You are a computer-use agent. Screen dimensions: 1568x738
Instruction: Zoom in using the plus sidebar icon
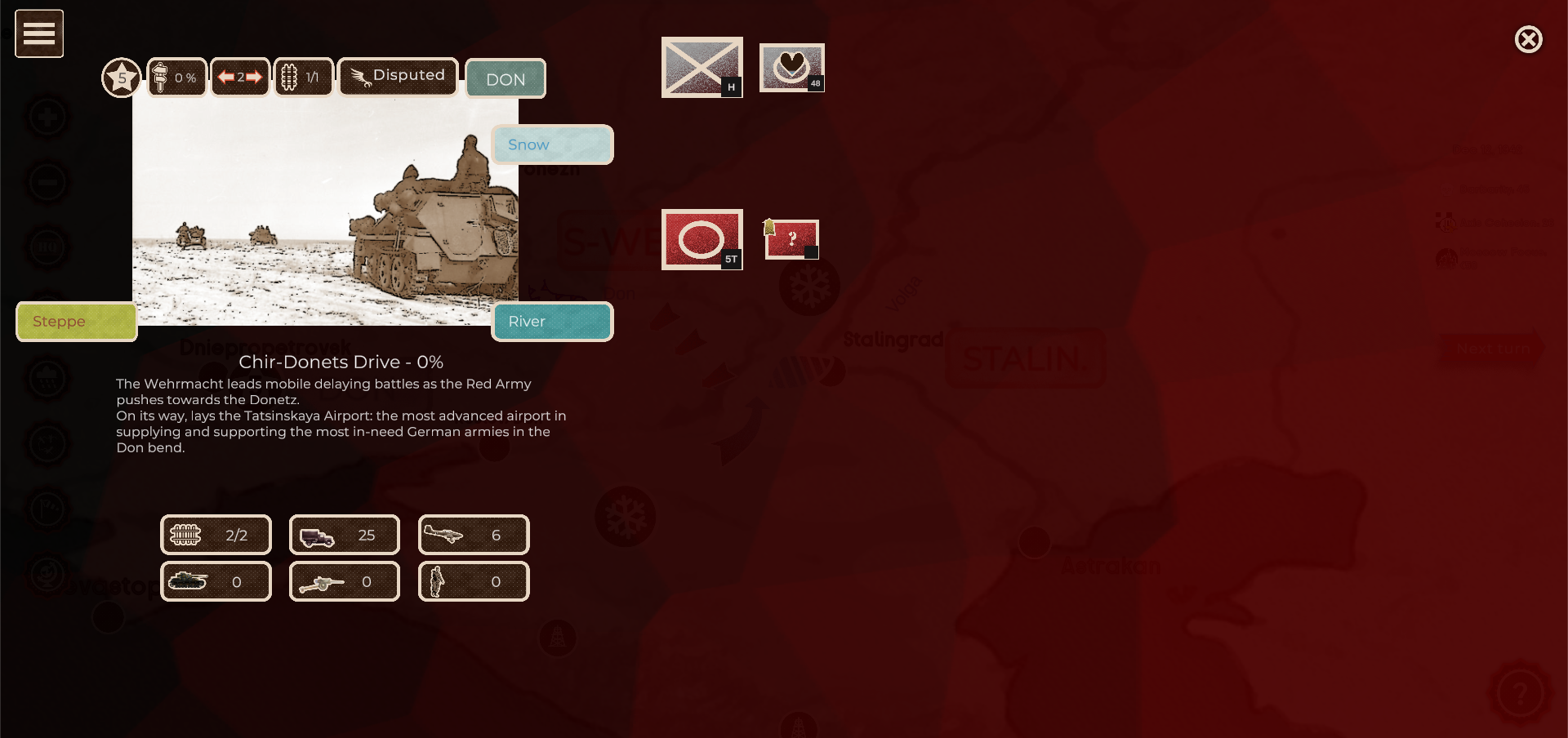coord(47,116)
